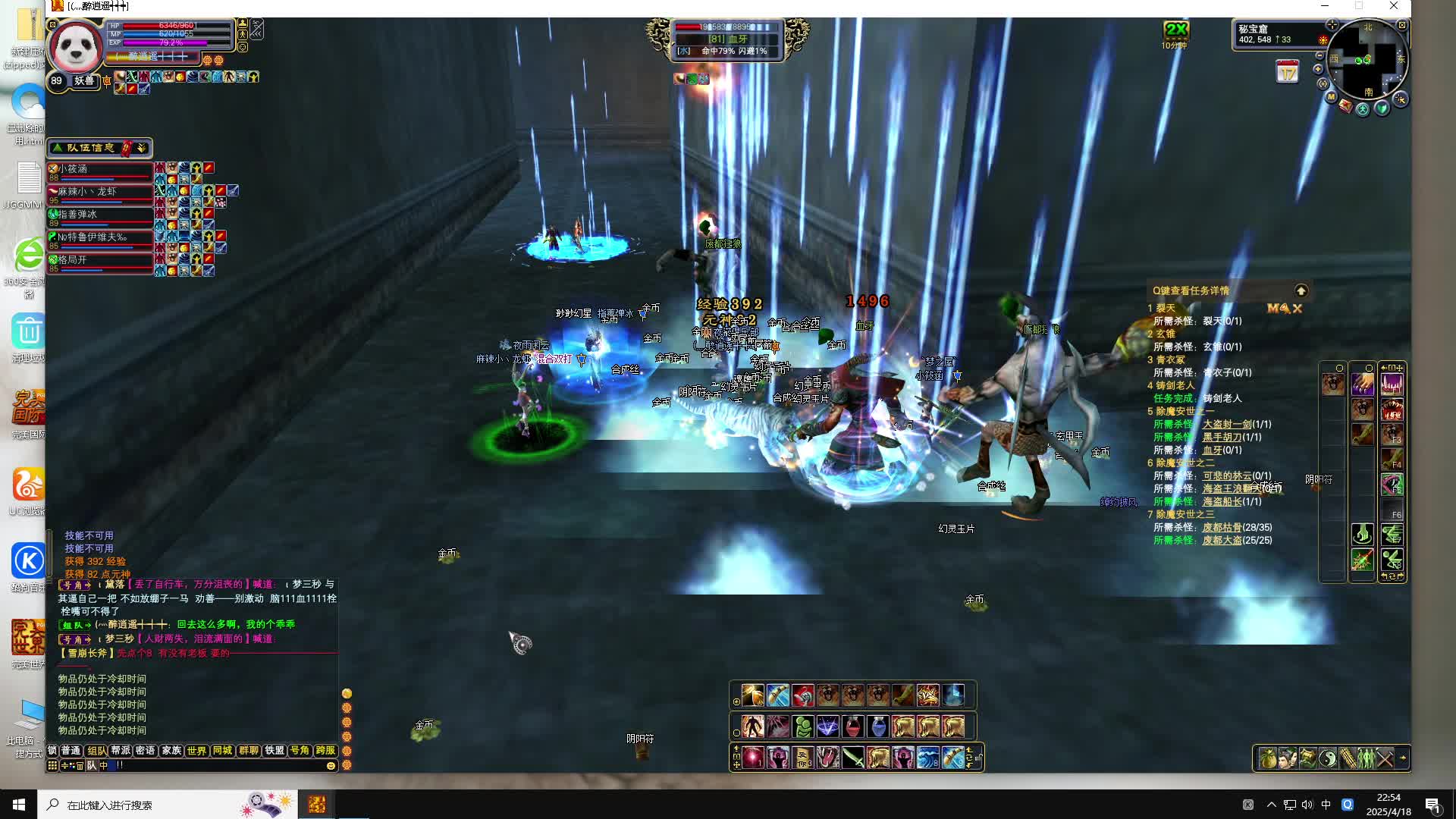
Task: Zoom in the minimap with the plus button
Action: (x=1318, y=69)
